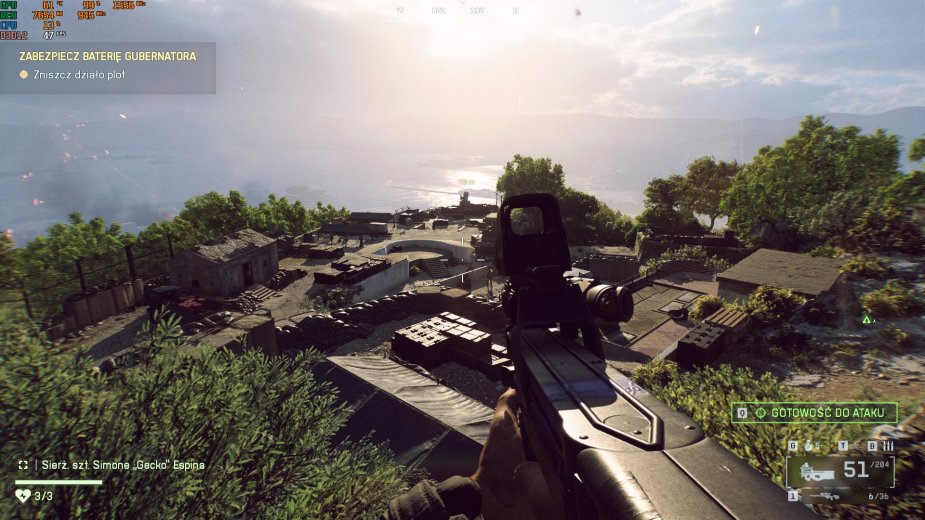Select the fire mode bullets icon

(x=887, y=446)
